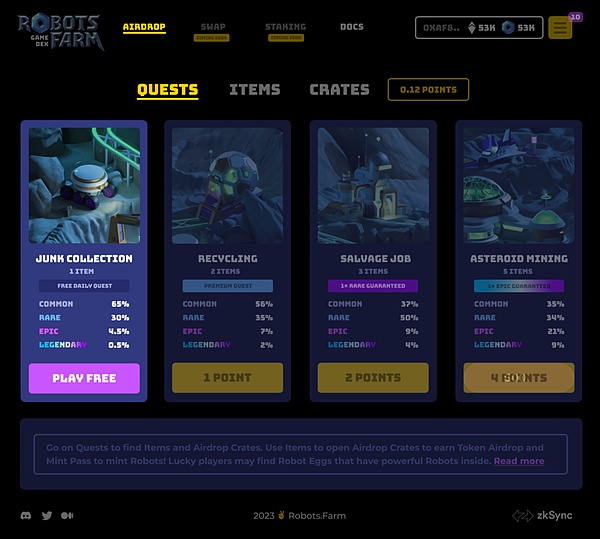Open the Airdrop navigation tab
The height and width of the screenshot is (539, 600).
(144, 27)
